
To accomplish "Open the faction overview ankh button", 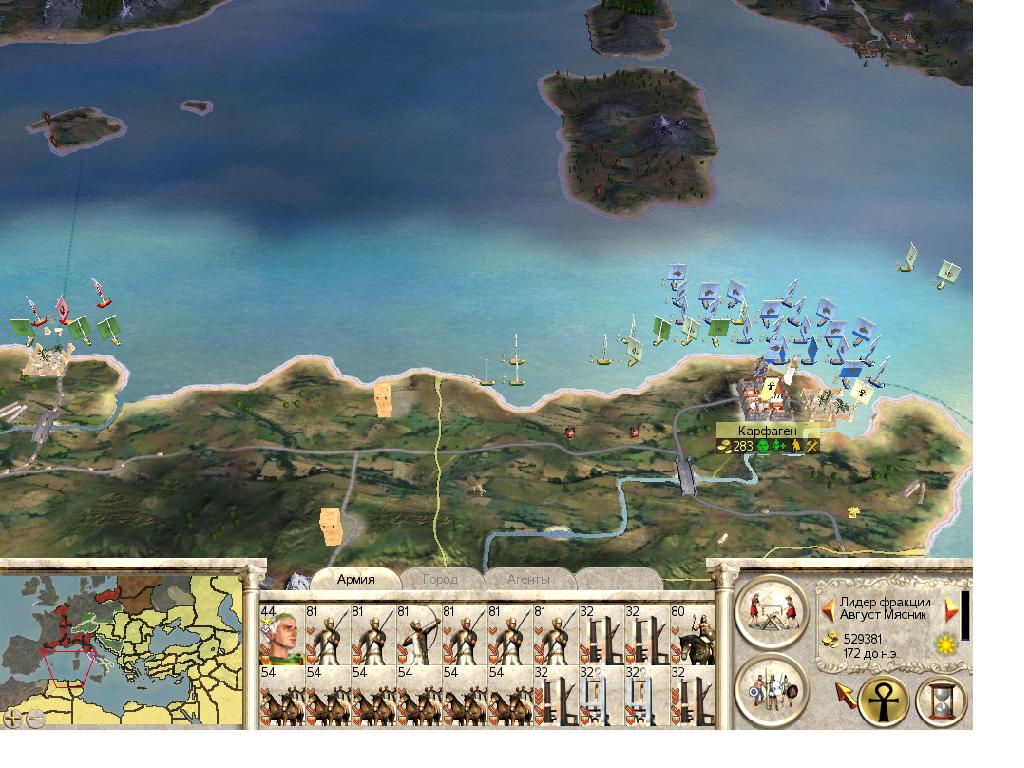I will click(883, 699).
